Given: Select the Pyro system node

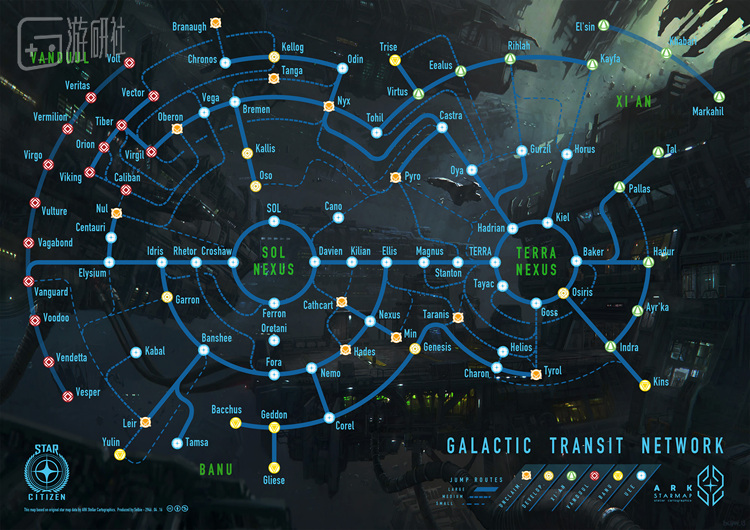Looking at the screenshot, I should click(395, 177).
